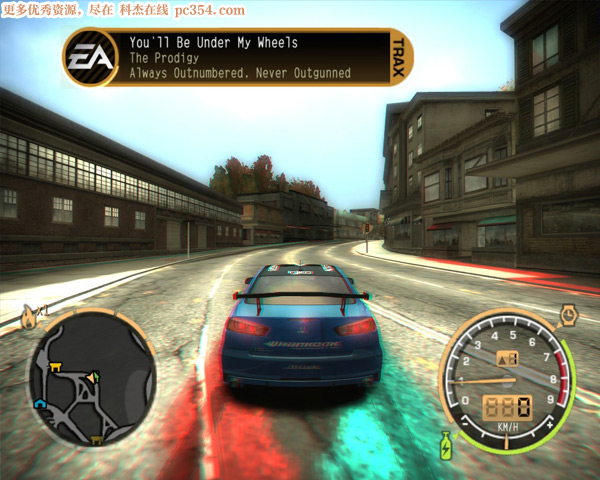Open the circular city minimap
Image resolution: width=600 pixels, height=480 pixels.
(x=91, y=379)
